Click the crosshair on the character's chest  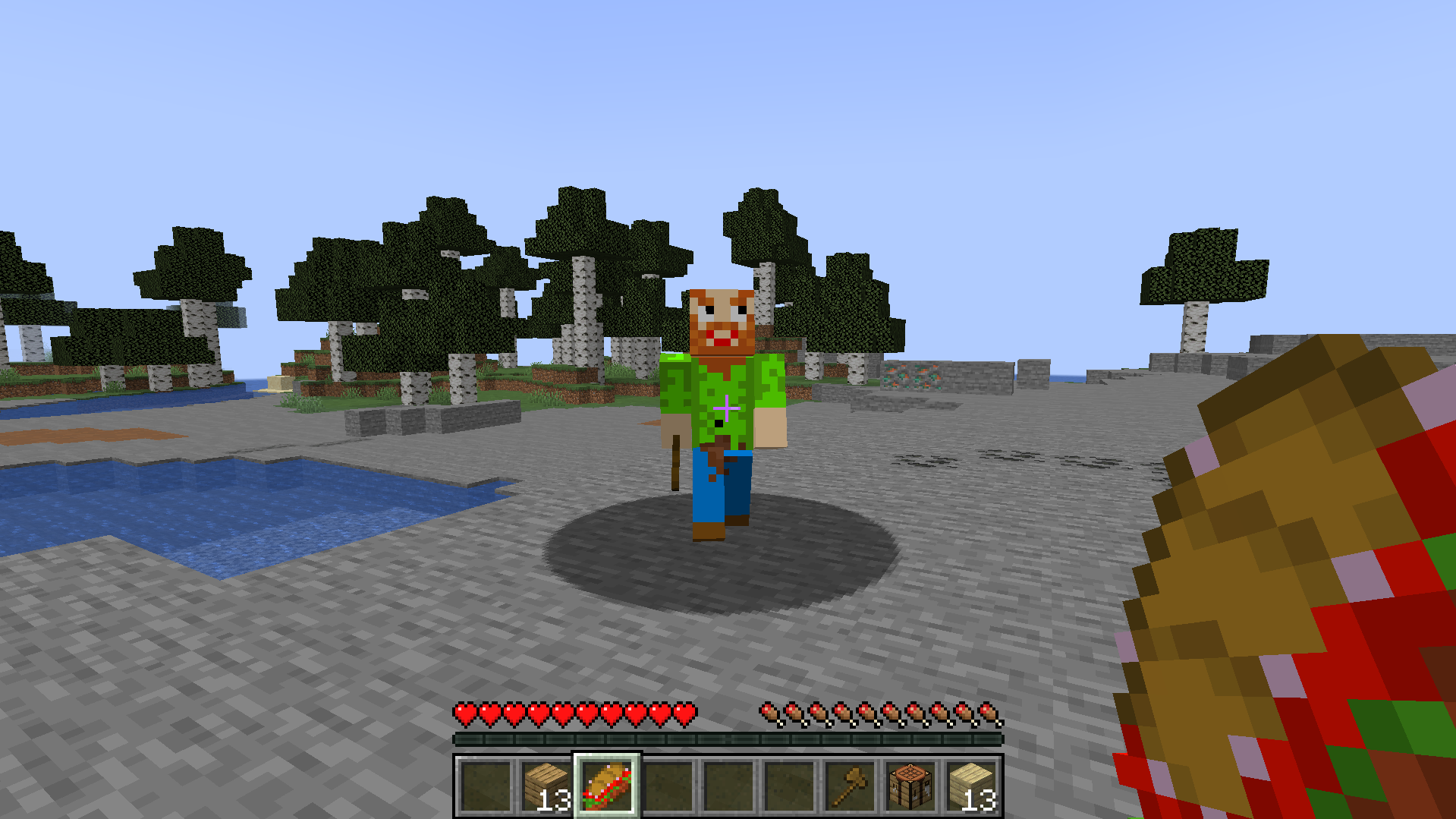click(x=726, y=408)
